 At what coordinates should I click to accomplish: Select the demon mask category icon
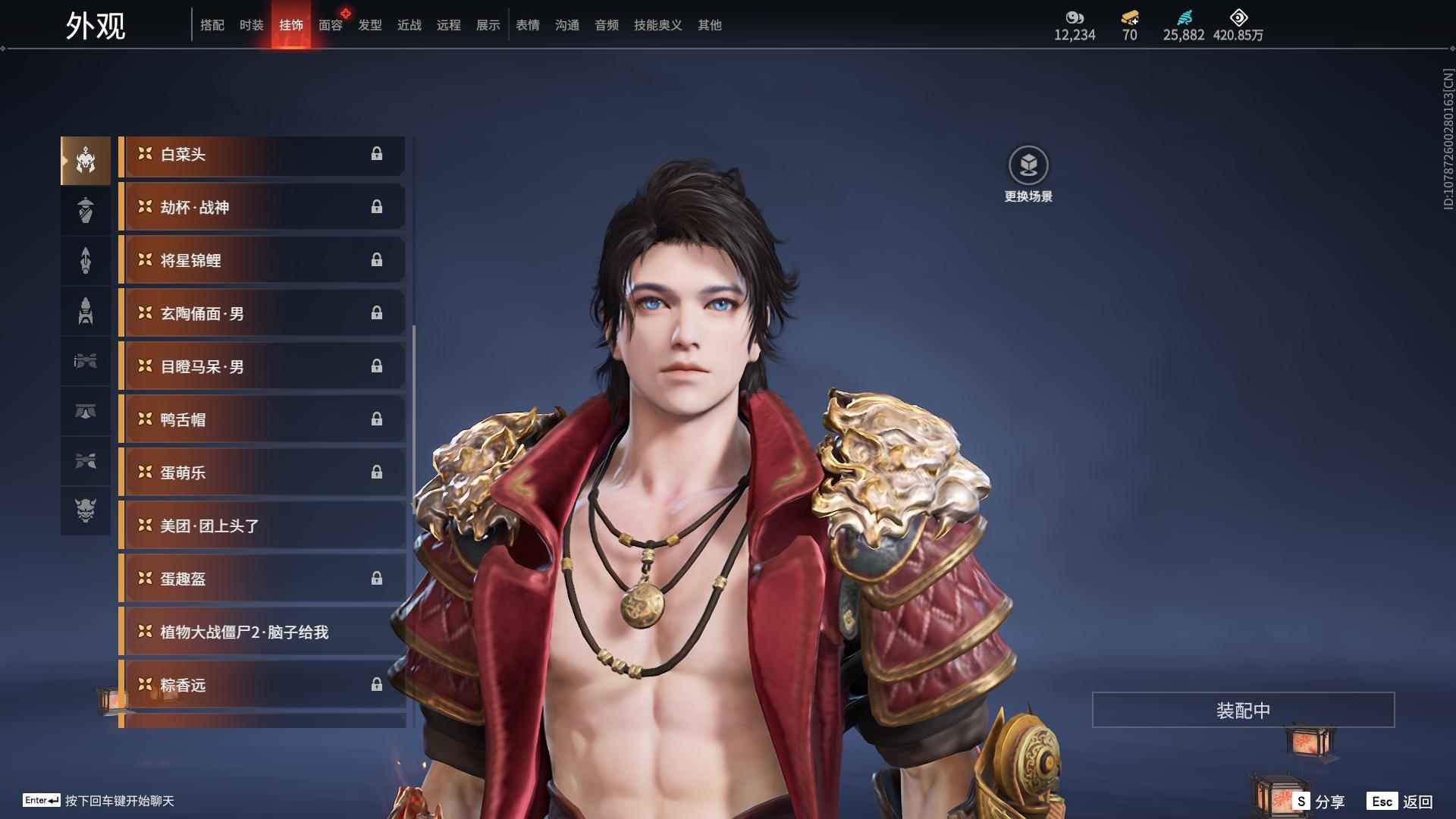(x=86, y=510)
